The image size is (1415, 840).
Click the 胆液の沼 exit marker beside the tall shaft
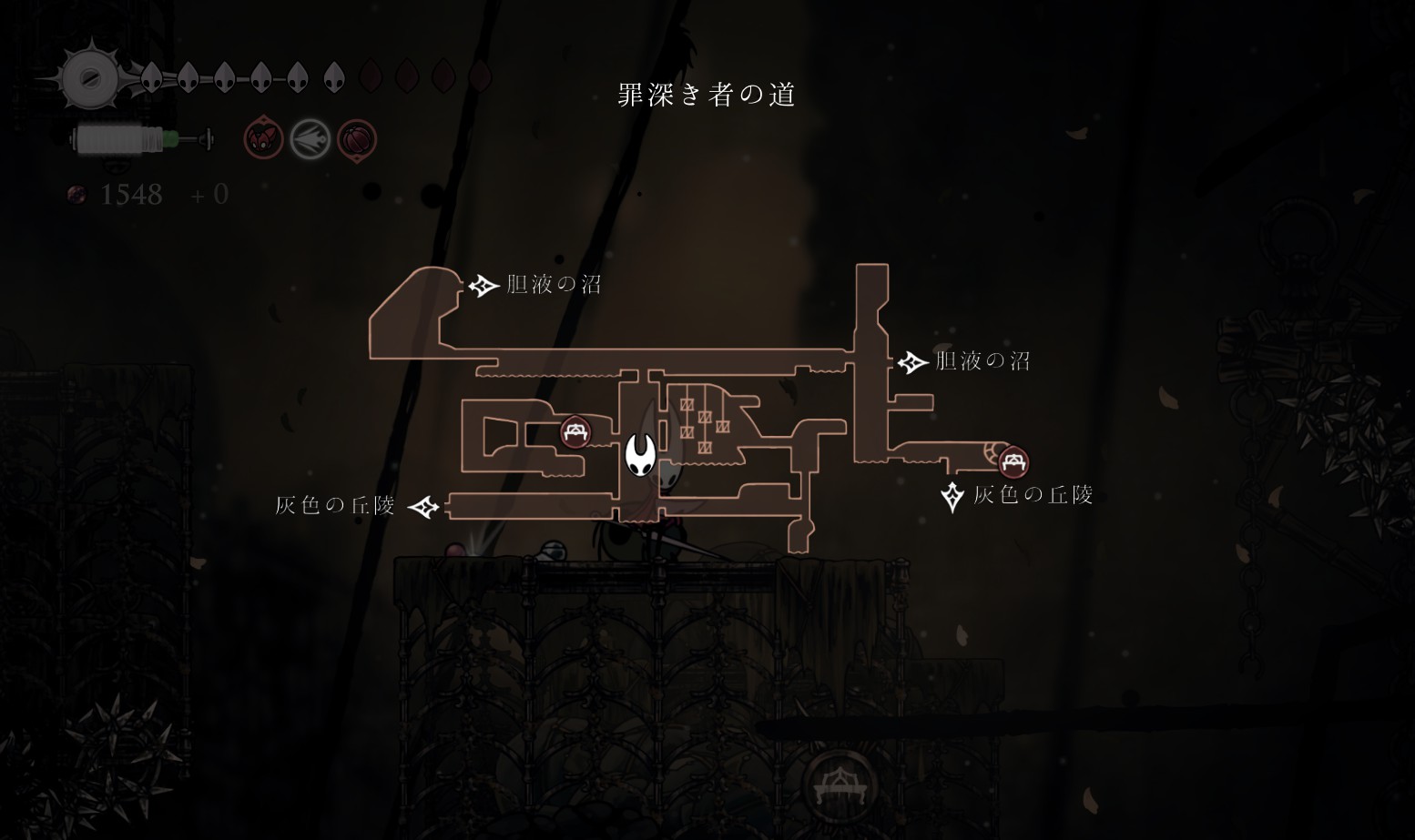coord(911,362)
